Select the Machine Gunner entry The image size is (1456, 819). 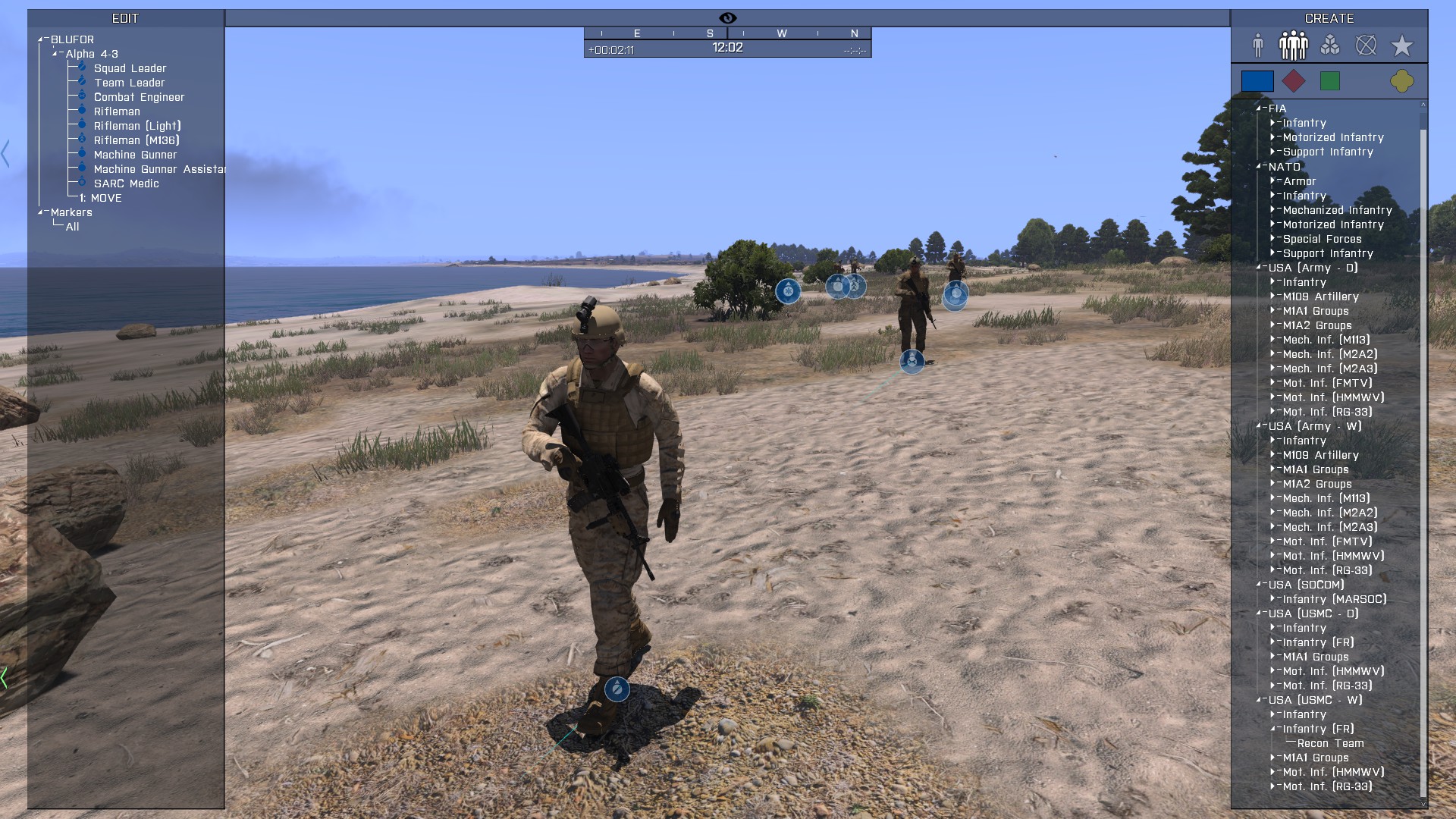pos(135,155)
